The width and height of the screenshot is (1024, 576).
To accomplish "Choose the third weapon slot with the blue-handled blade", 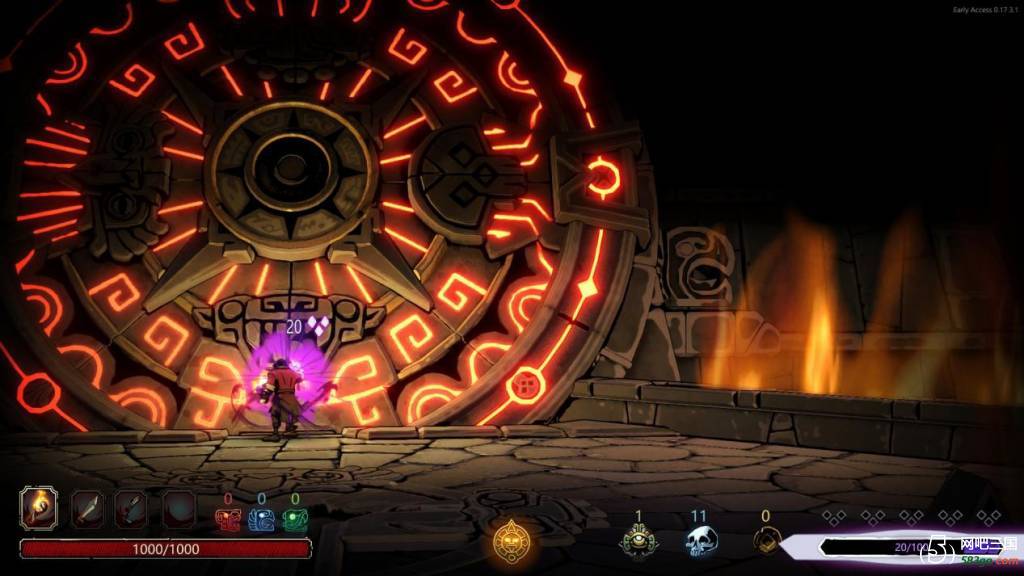I will (x=130, y=509).
